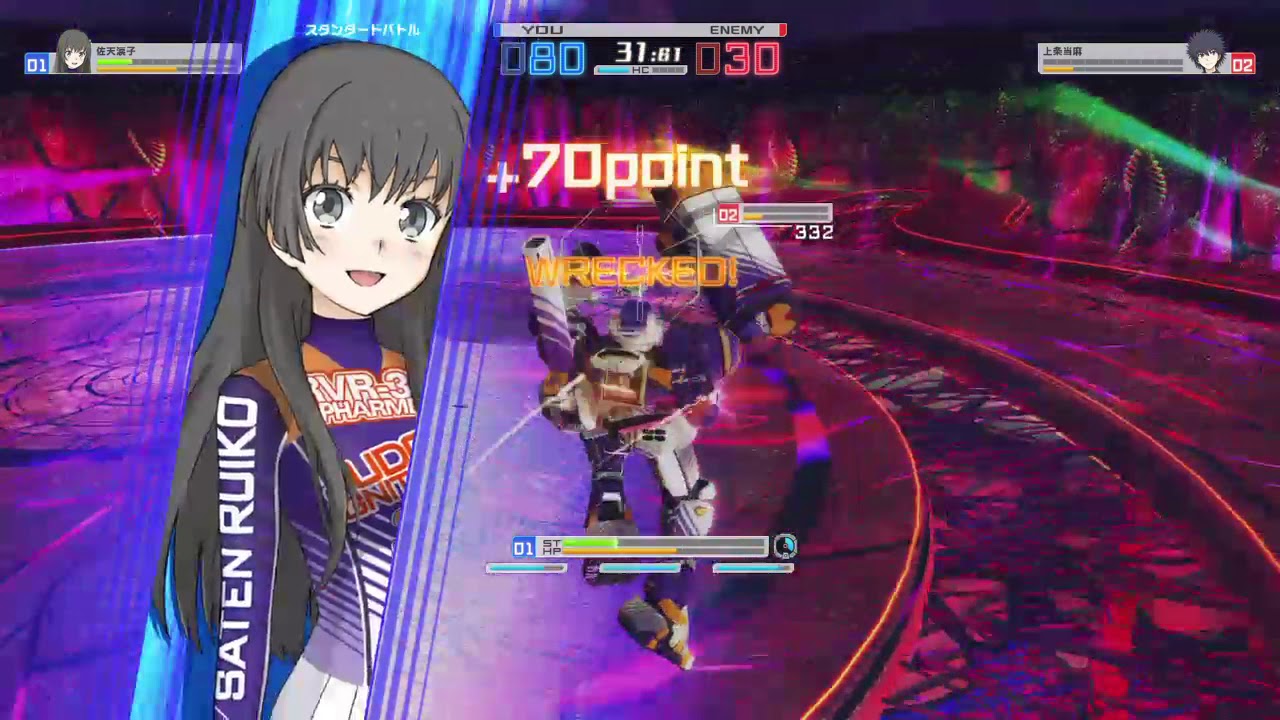Expand the right weapon ammo gauge

point(755,568)
